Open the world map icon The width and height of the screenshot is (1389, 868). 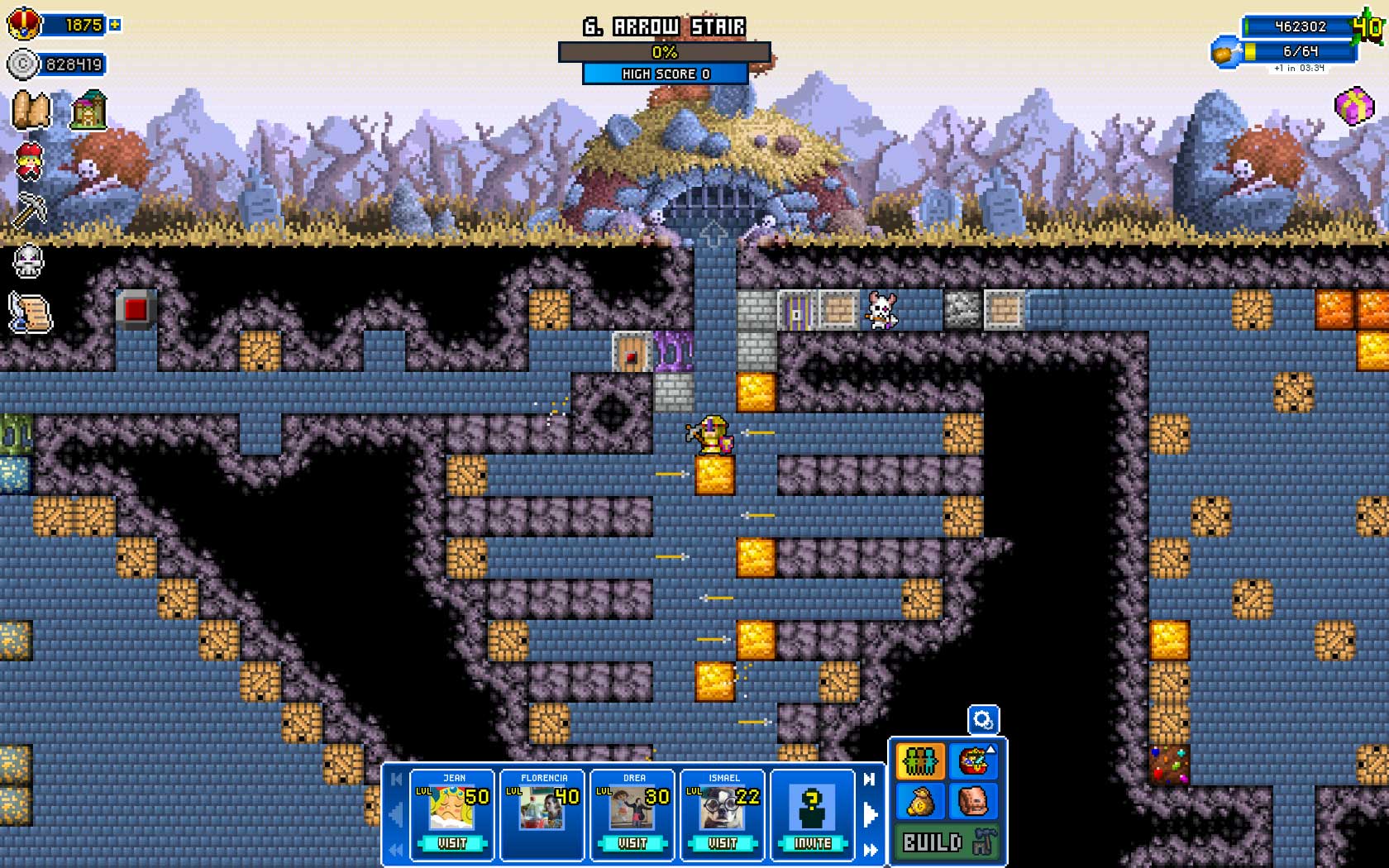pos(31,111)
